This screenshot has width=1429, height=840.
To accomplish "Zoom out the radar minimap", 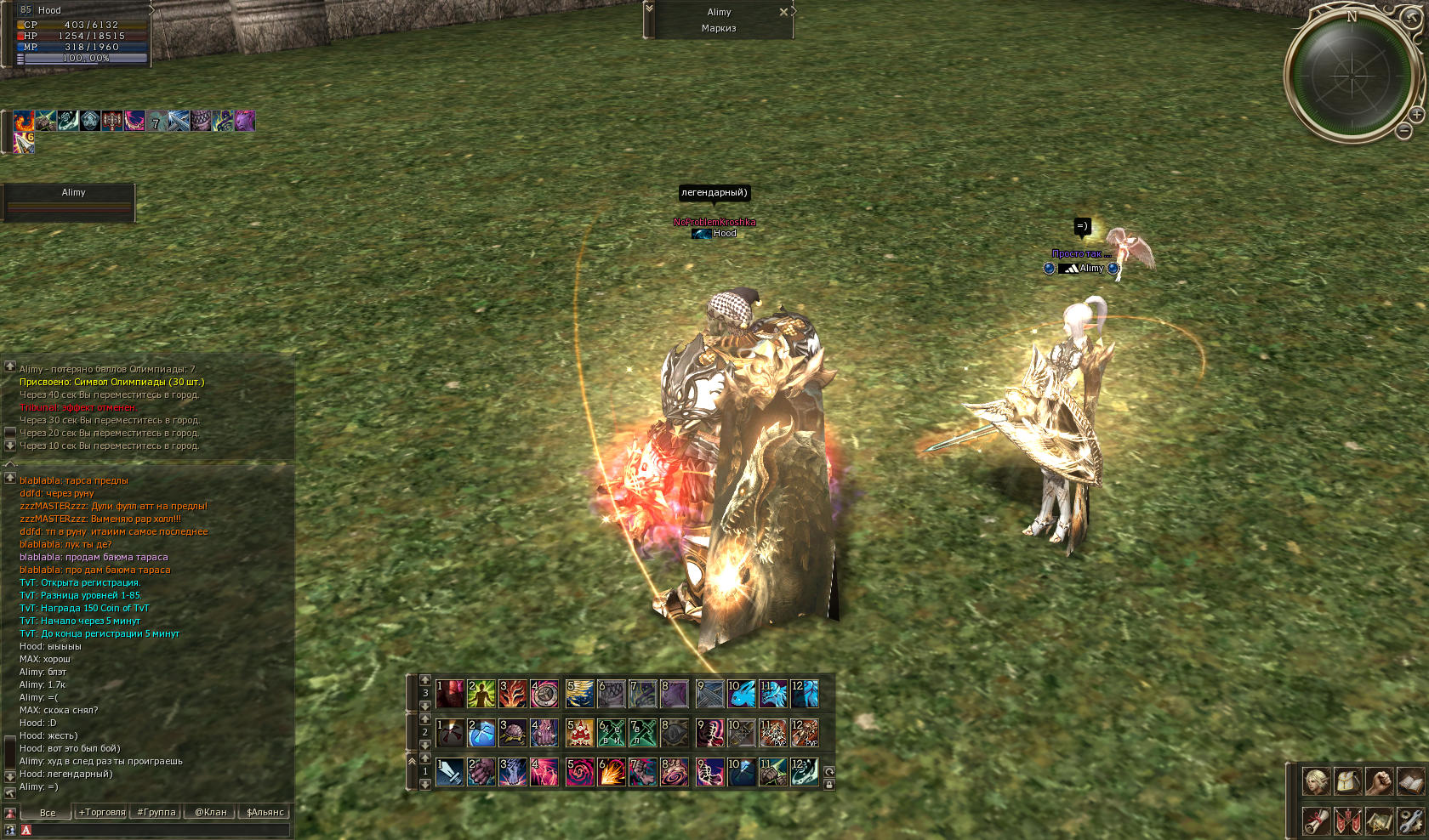I will click(1403, 131).
